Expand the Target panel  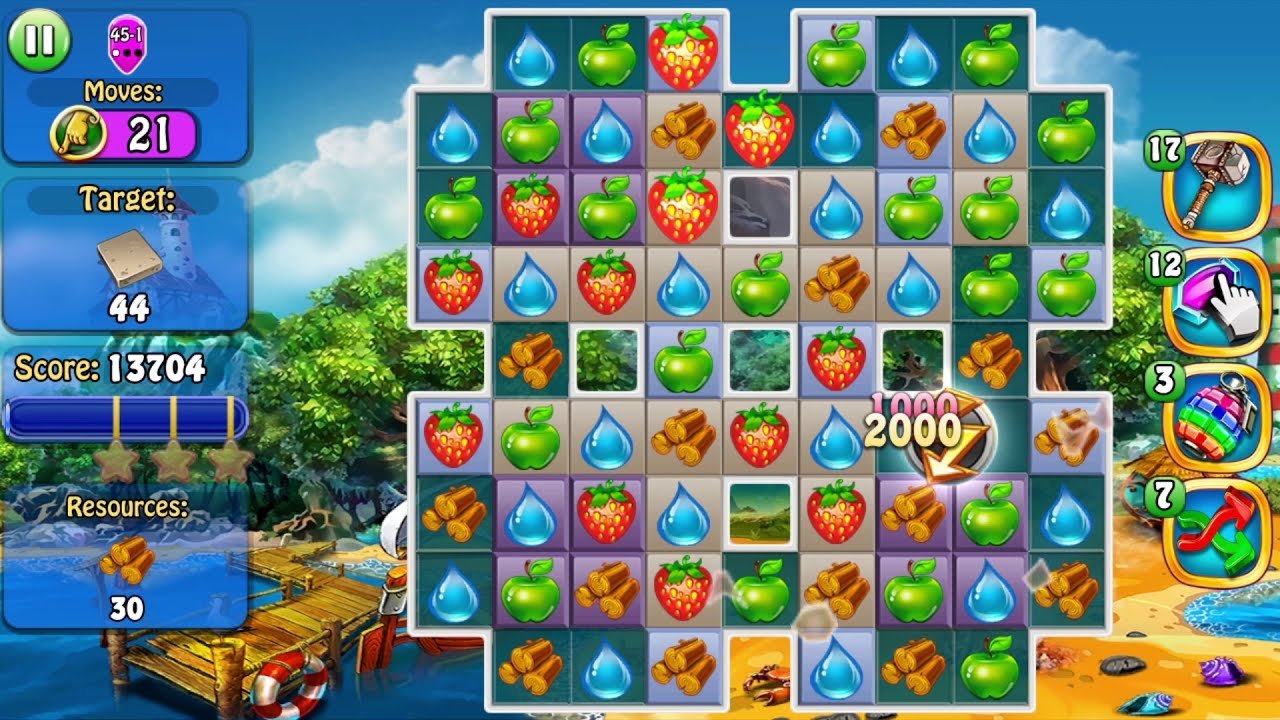point(126,248)
